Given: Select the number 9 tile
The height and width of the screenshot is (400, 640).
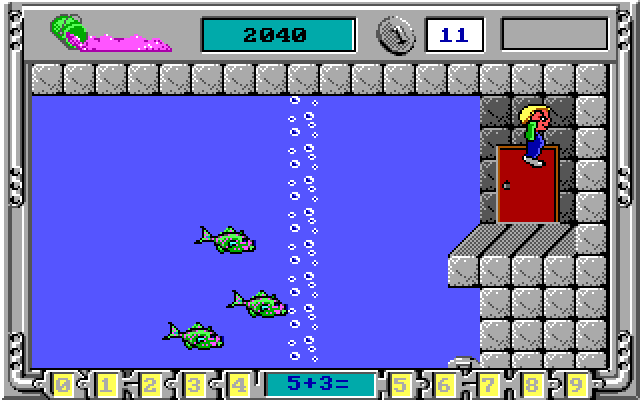Looking at the screenshot, I should 577,384.
